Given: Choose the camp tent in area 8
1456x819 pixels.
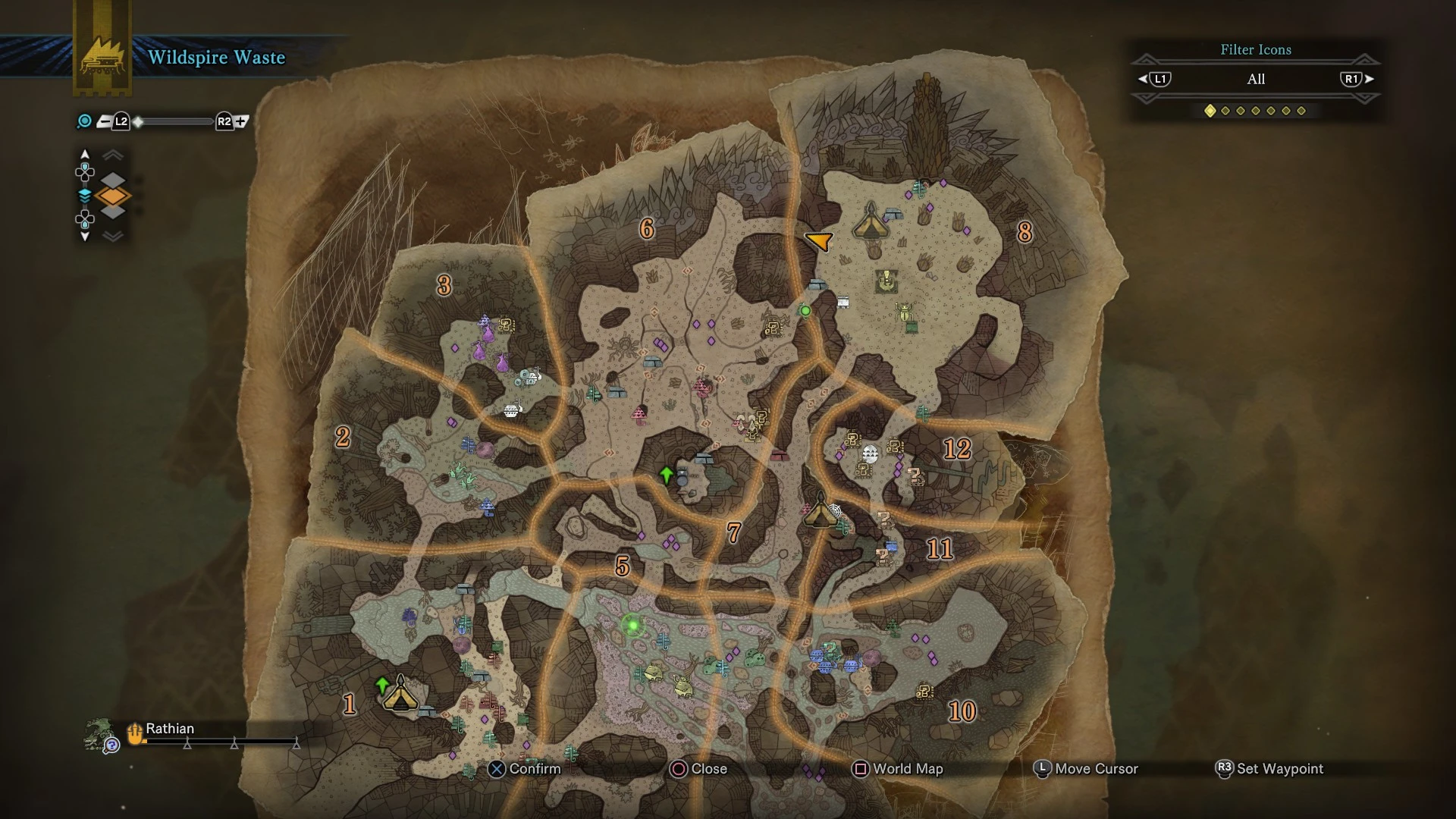Looking at the screenshot, I should pyautogui.click(x=870, y=222).
